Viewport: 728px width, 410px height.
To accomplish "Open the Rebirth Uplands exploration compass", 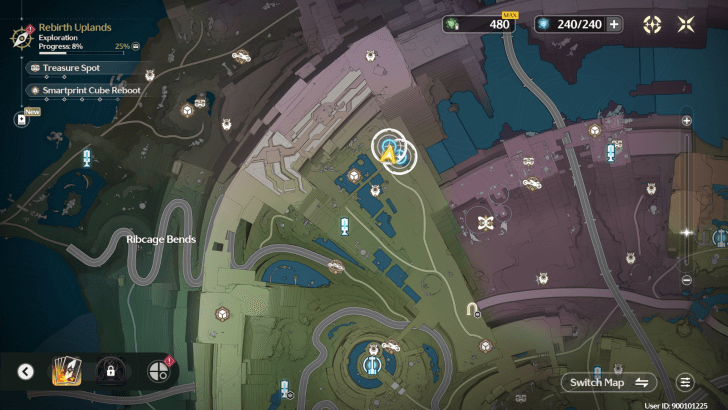I will 18,38.
